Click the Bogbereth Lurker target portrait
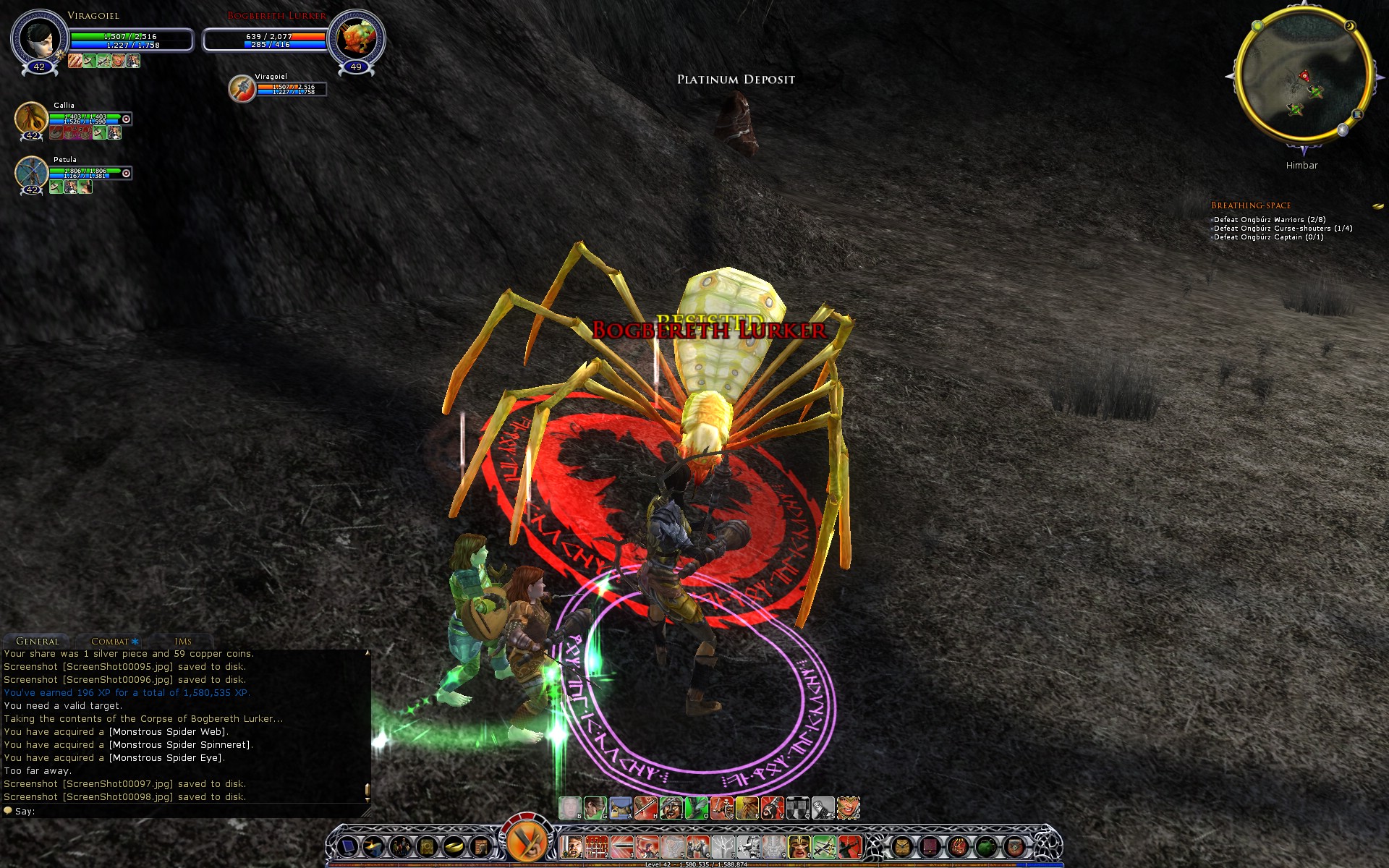The width and height of the screenshot is (1389, 868). [356, 38]
